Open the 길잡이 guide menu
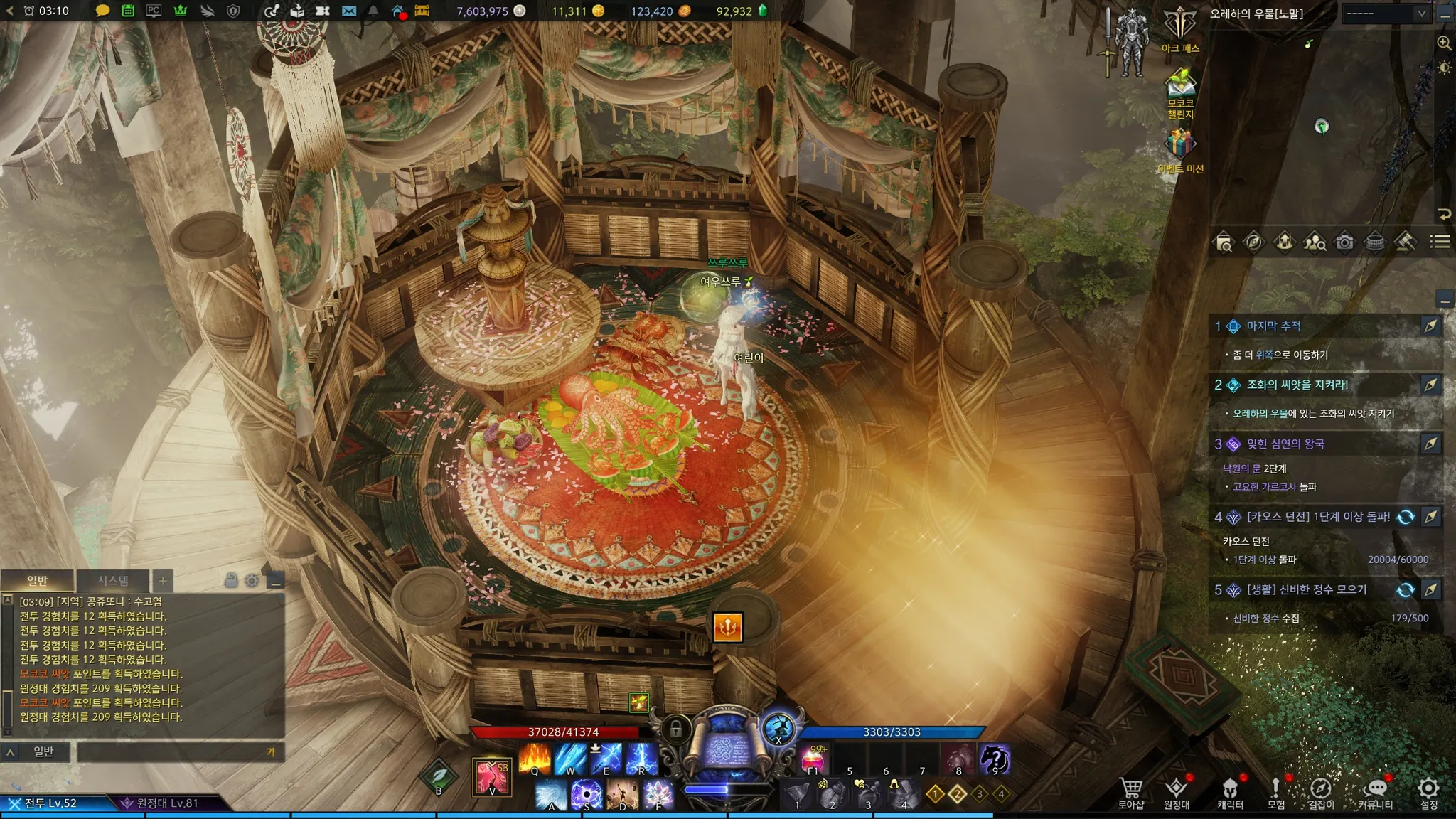This screenshot has width=1456, height=819. pos(1321,792)
